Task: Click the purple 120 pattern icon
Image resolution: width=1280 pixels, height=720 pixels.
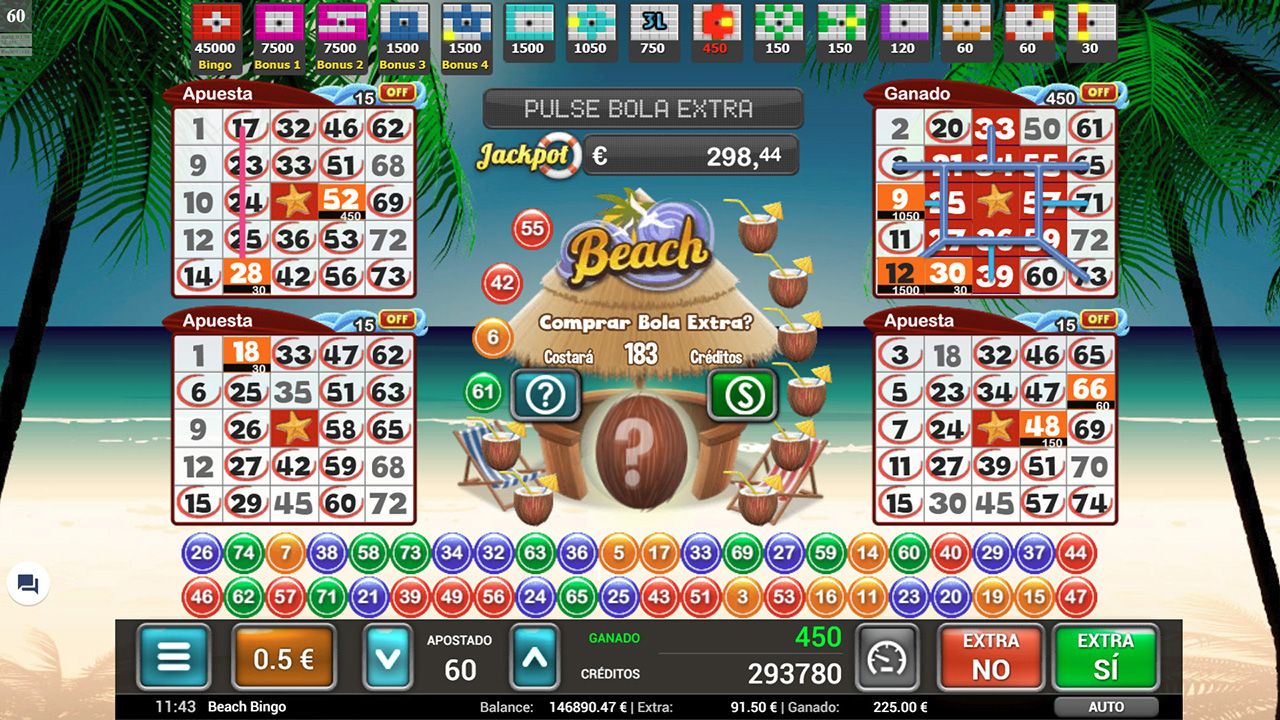Action: 903,27
